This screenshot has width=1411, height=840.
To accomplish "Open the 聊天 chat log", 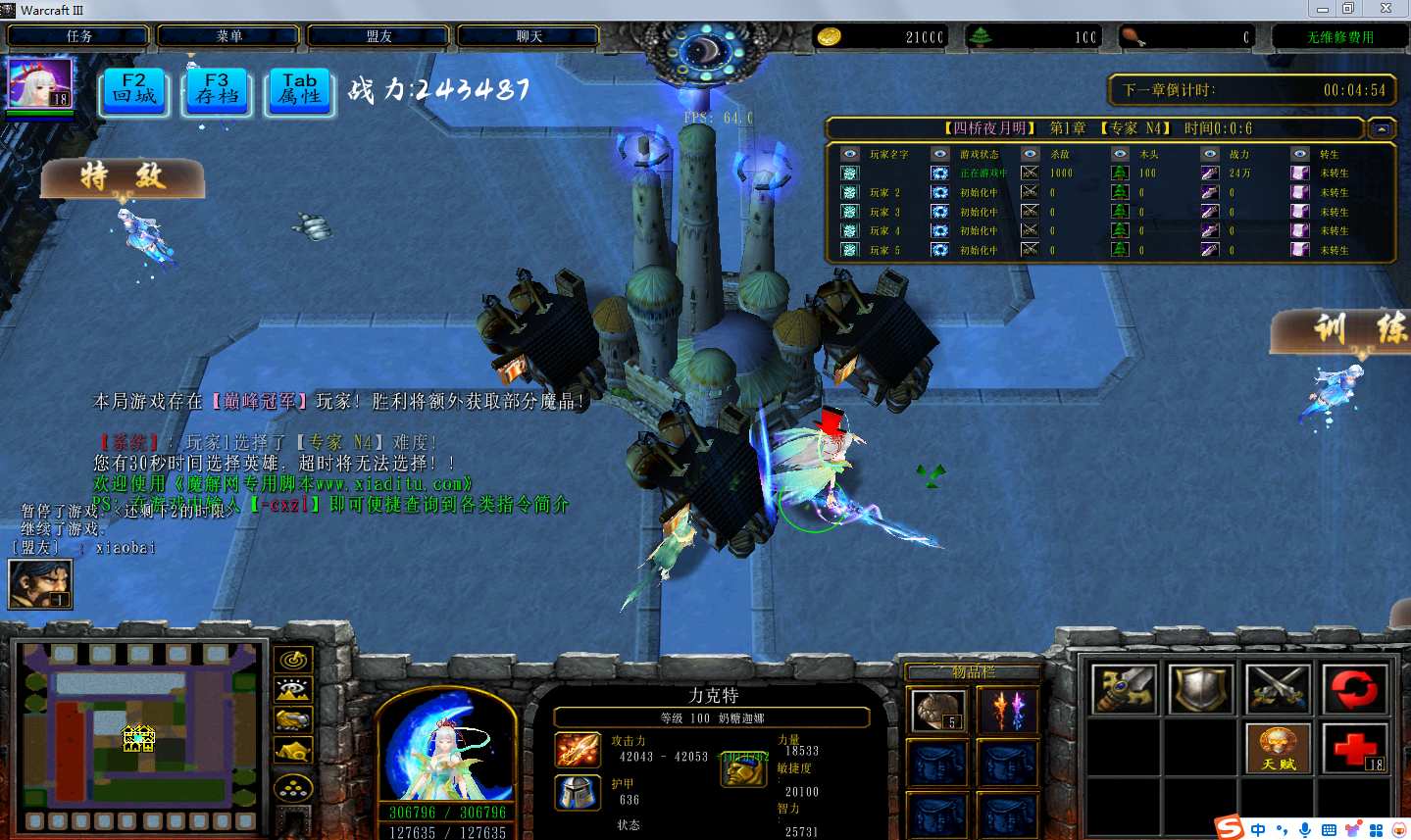I will pos(529,36).
